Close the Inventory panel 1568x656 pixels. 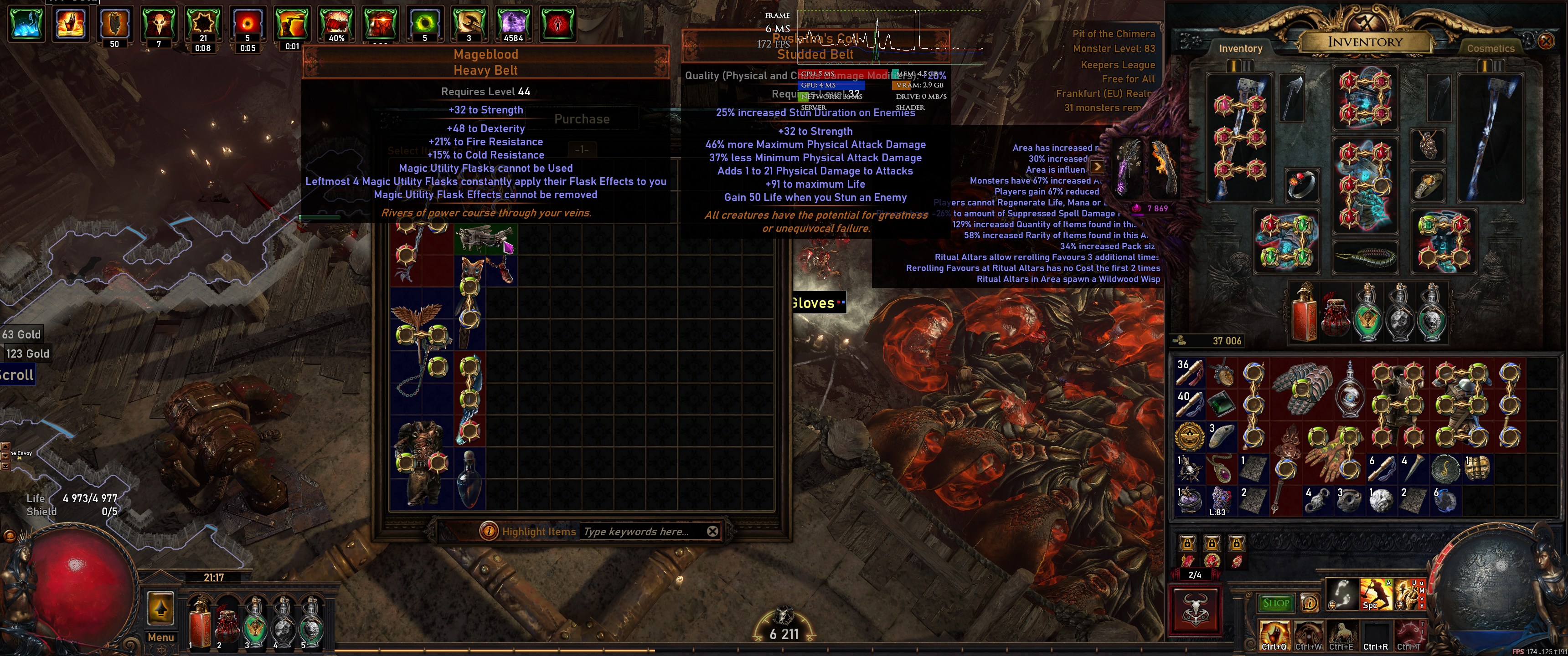(x=1546, y=41)
